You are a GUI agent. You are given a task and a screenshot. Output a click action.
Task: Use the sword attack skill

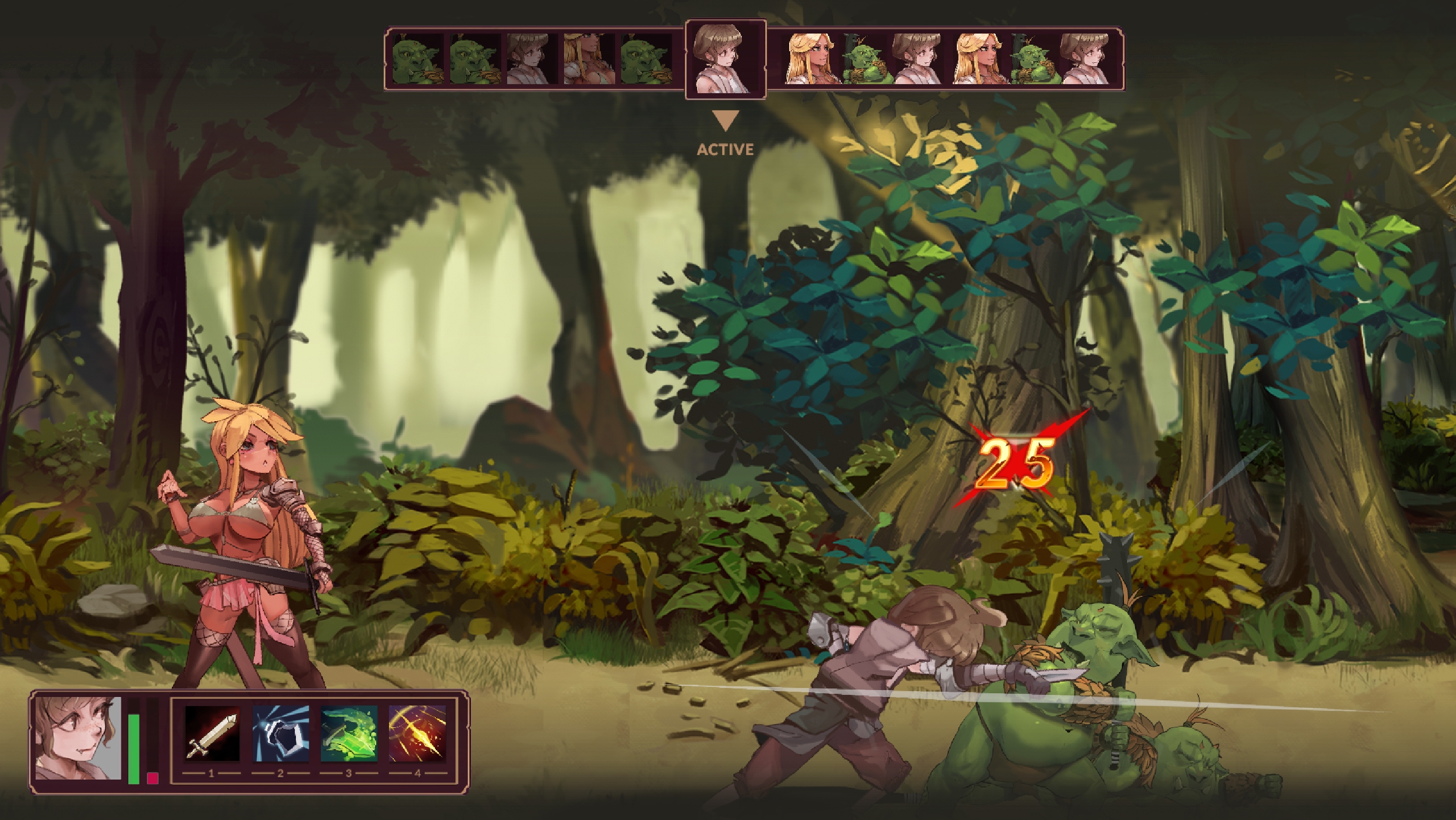(212, 734)
